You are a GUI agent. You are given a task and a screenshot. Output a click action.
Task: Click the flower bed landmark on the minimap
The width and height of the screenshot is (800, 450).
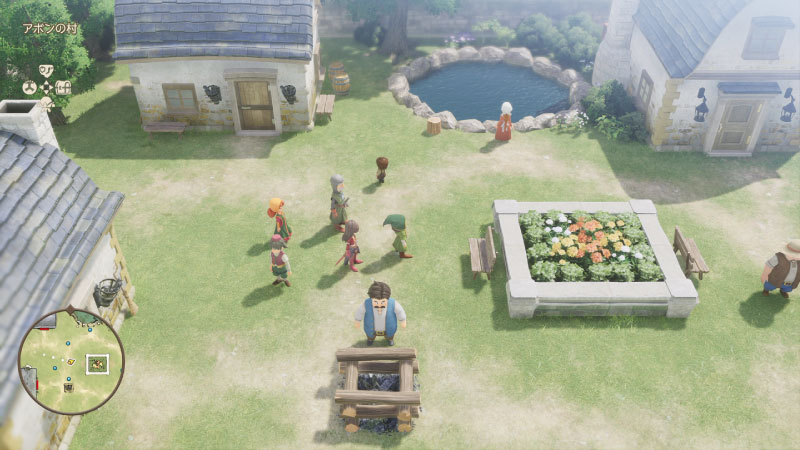(97, 363)
